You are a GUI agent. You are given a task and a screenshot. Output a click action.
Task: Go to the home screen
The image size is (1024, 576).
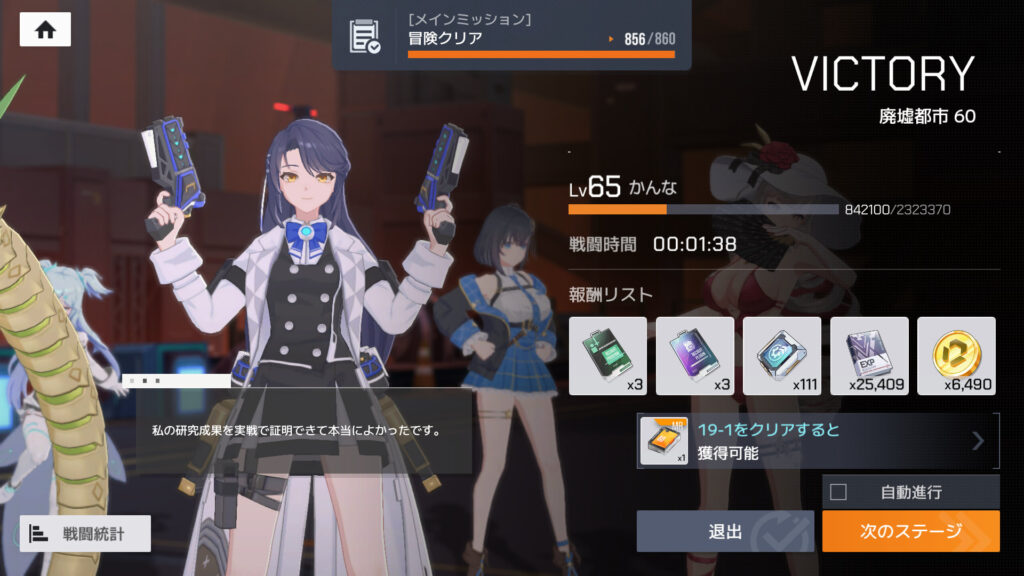(x=45, y=30)
